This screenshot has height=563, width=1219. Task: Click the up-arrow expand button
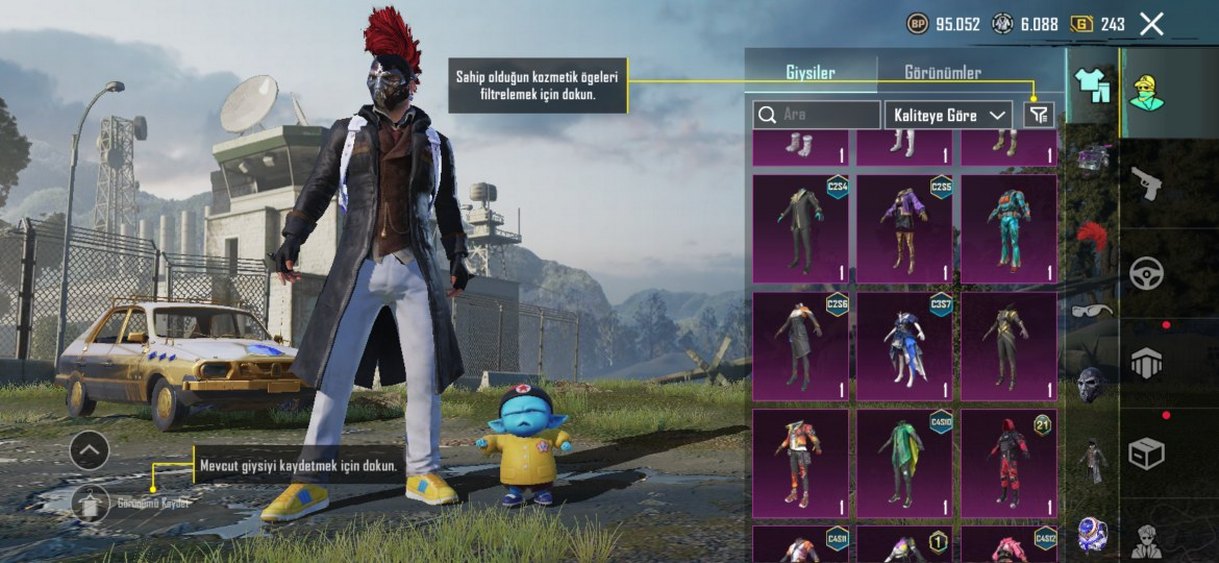pyautogui.click(x=89, y=451)
